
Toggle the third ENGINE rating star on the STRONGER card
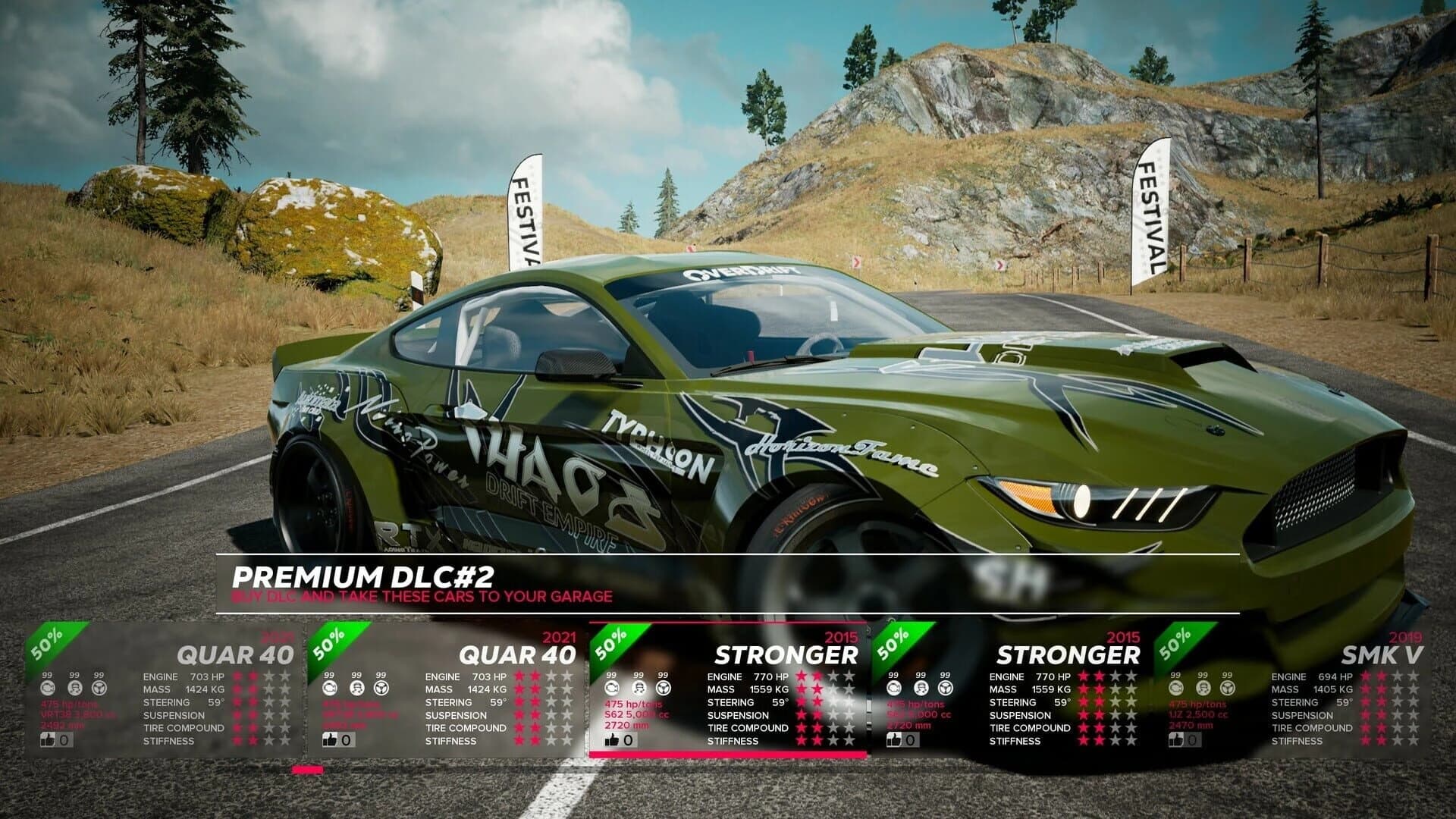pyautogui.click(x=833, y=676)
